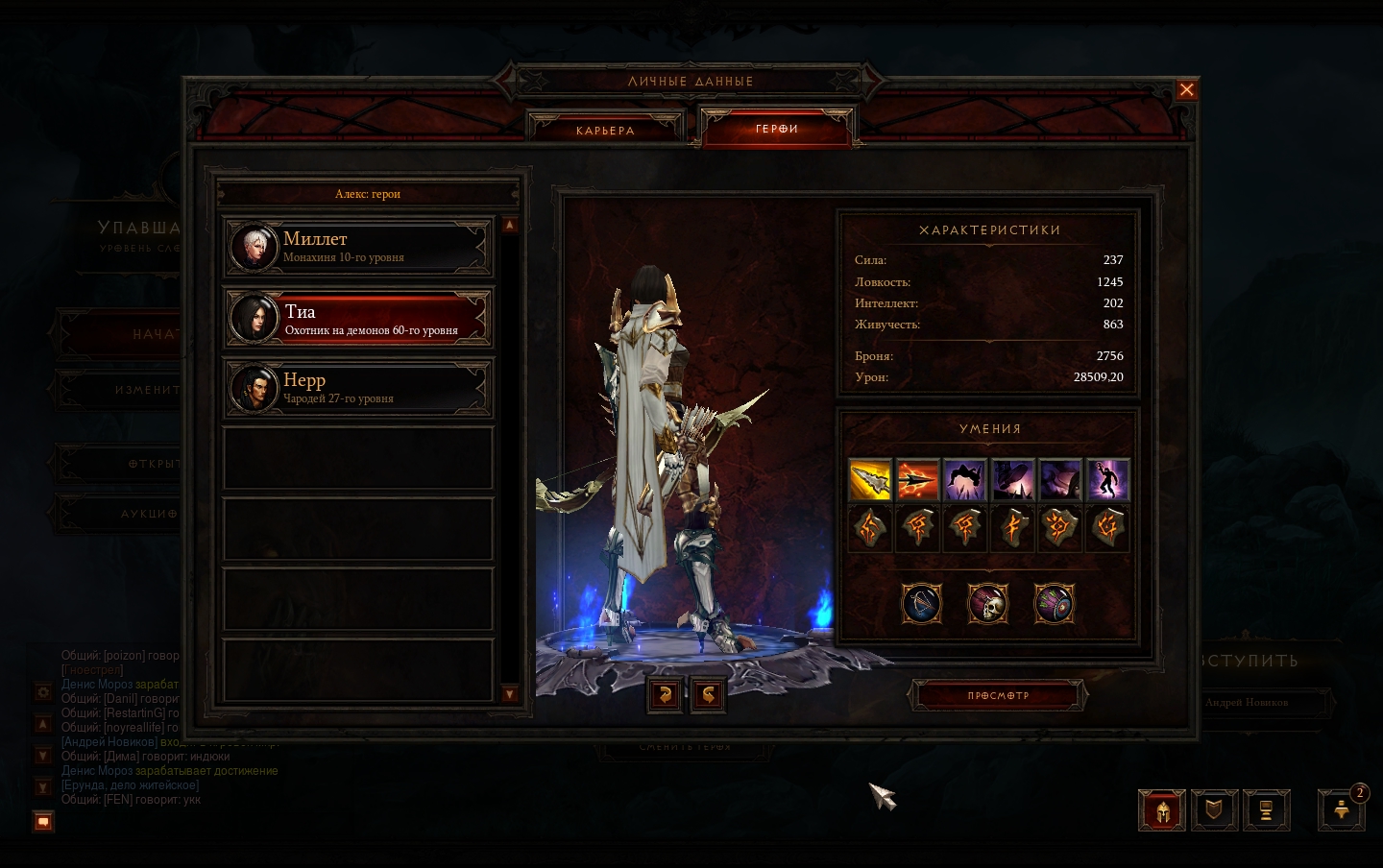Select the yellow spearhead arrow skill
This screenshot has height=868, width=1383.
pos(870,480)
